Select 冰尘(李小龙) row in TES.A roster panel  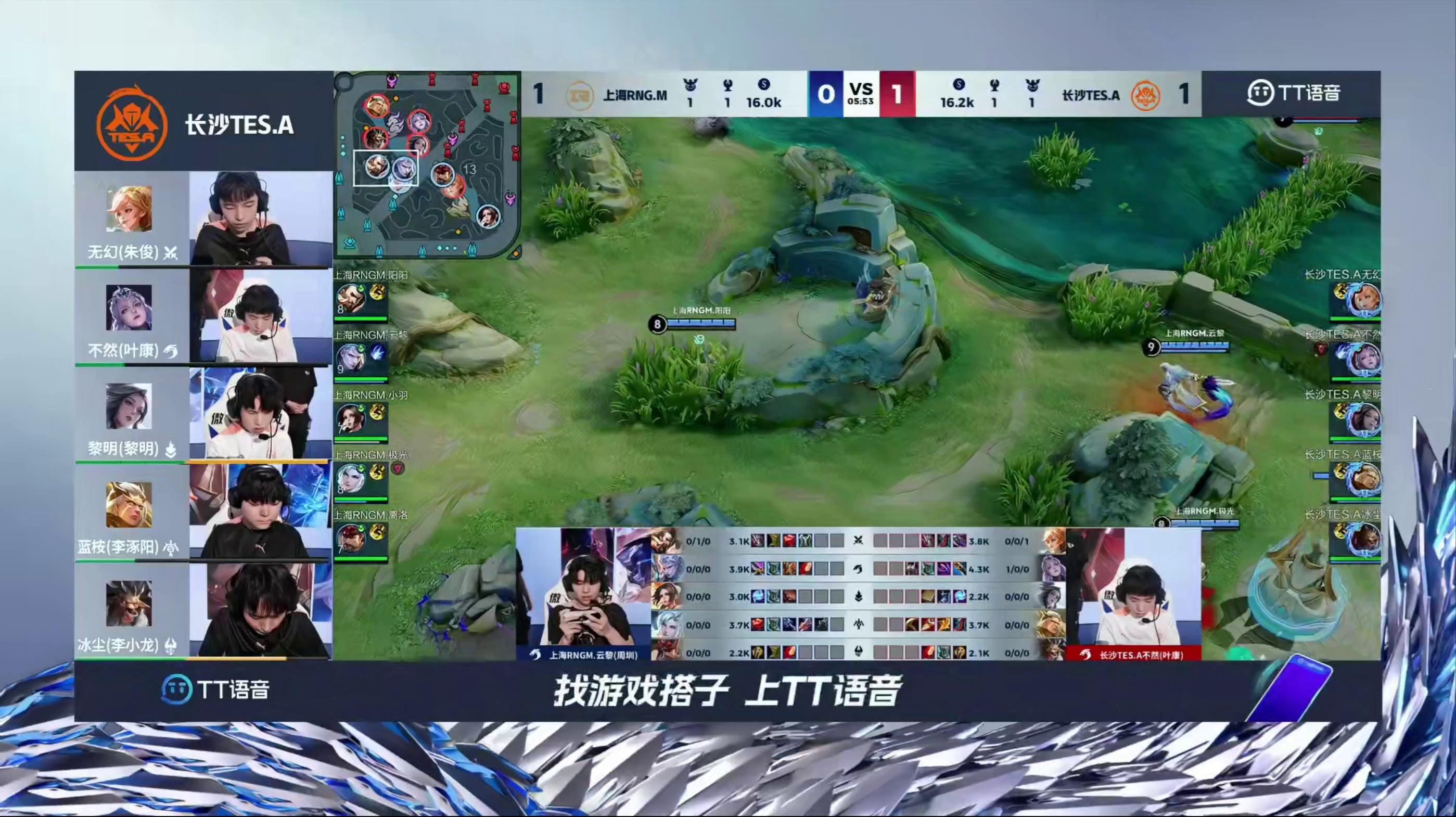[x=203, y=611]
